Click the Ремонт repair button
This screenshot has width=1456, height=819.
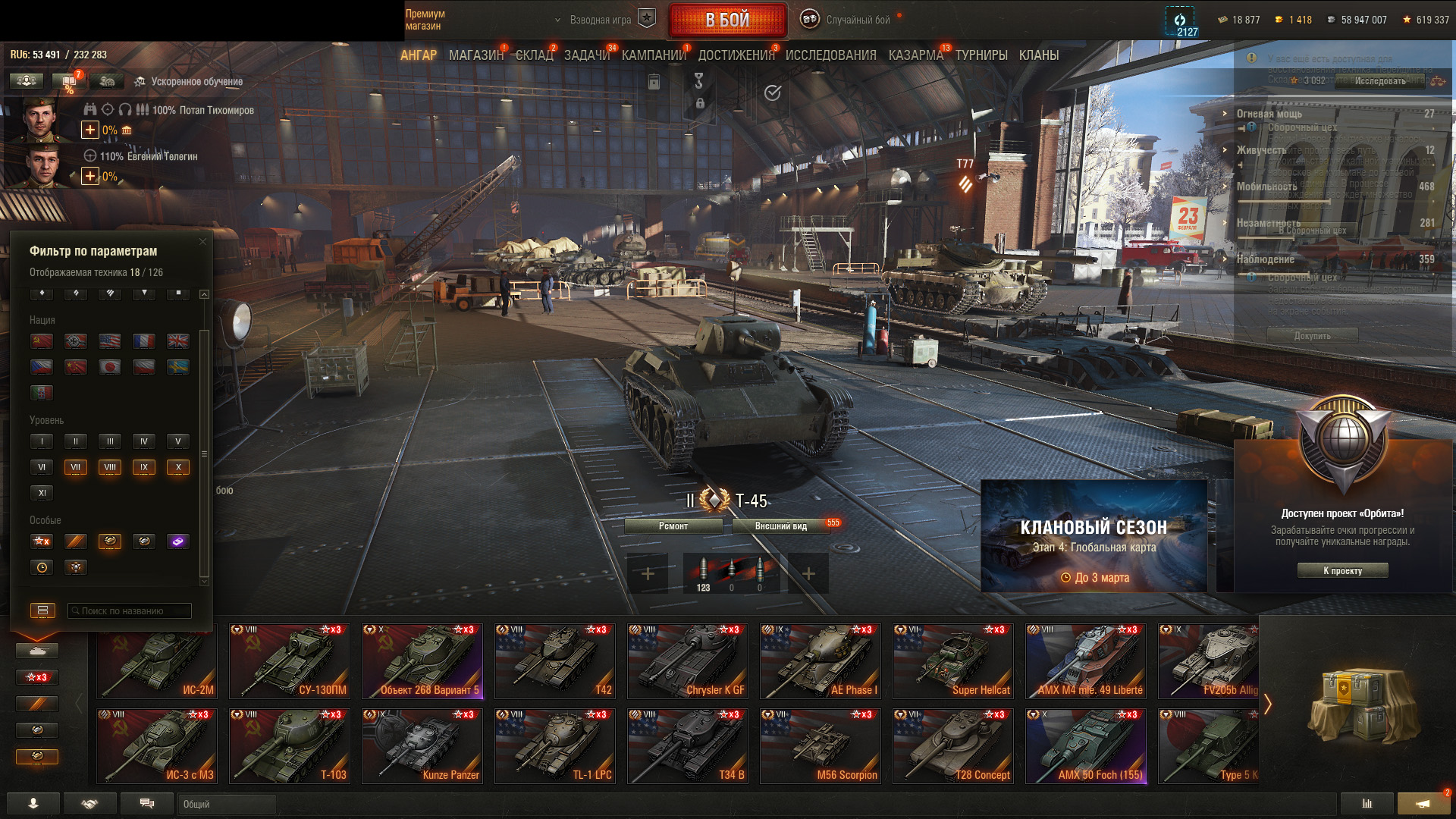pos(673,526)
